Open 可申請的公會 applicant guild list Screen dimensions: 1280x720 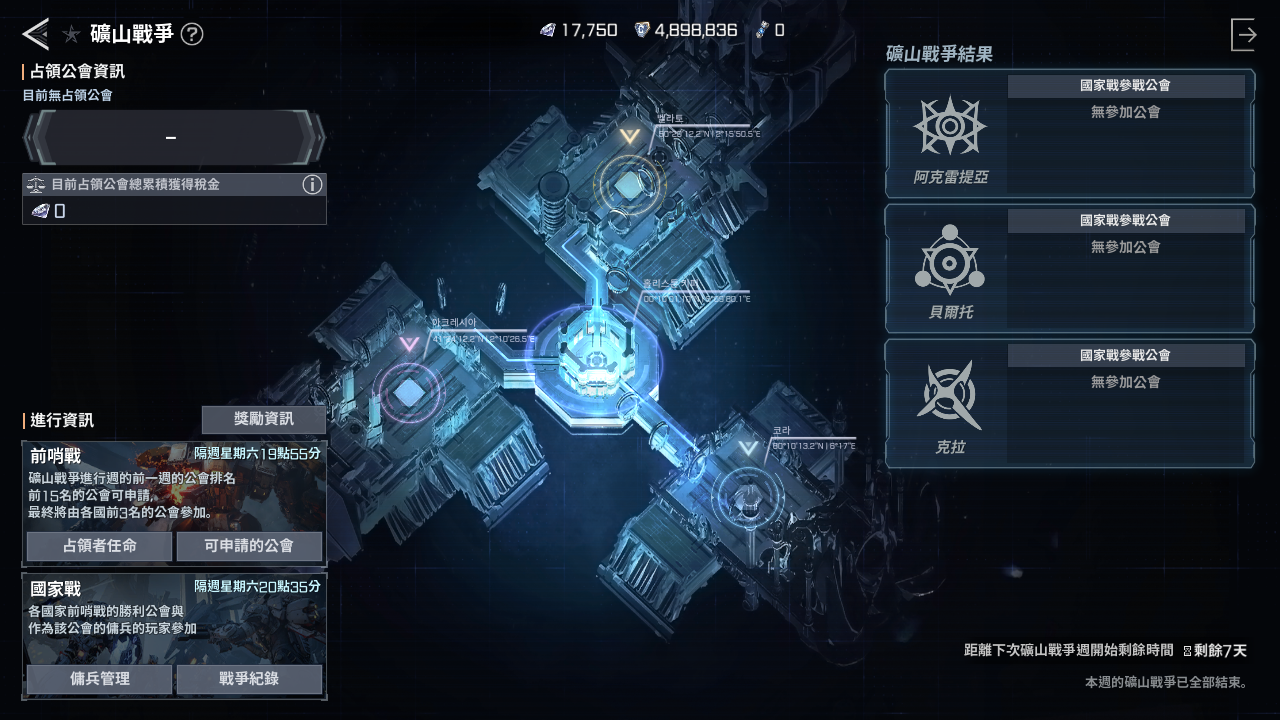point(249,546)
